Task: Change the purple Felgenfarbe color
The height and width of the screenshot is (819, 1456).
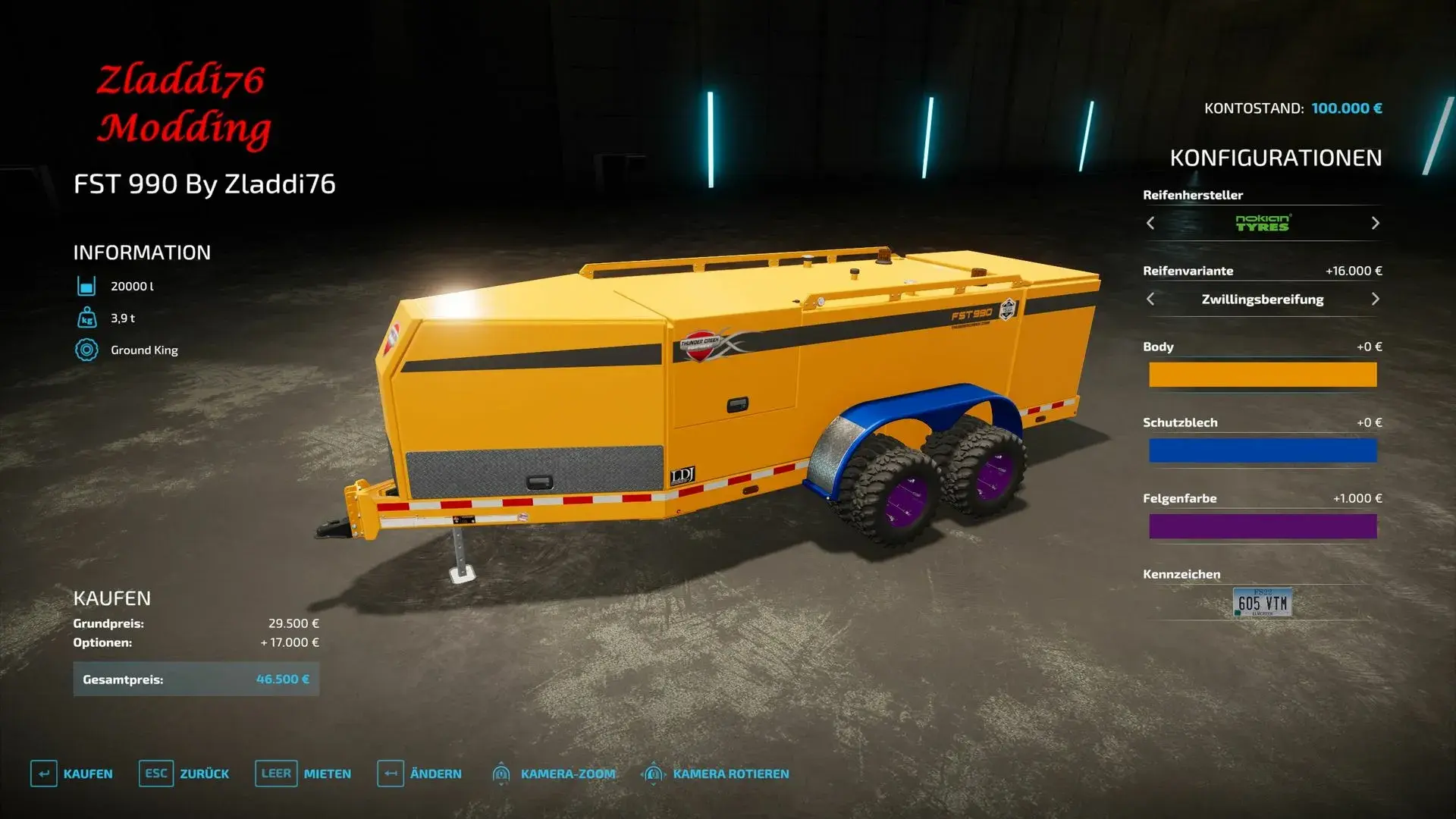Action: click(1263, 526)
